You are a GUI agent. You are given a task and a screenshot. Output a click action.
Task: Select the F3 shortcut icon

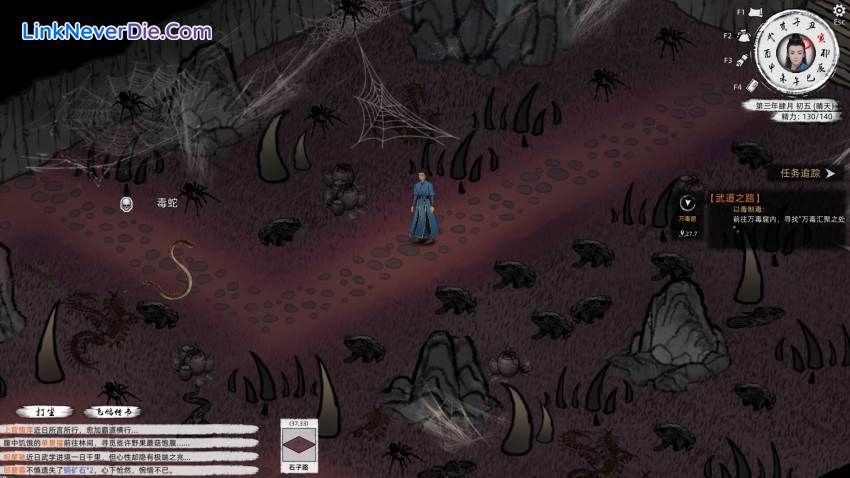click(744, 61)
